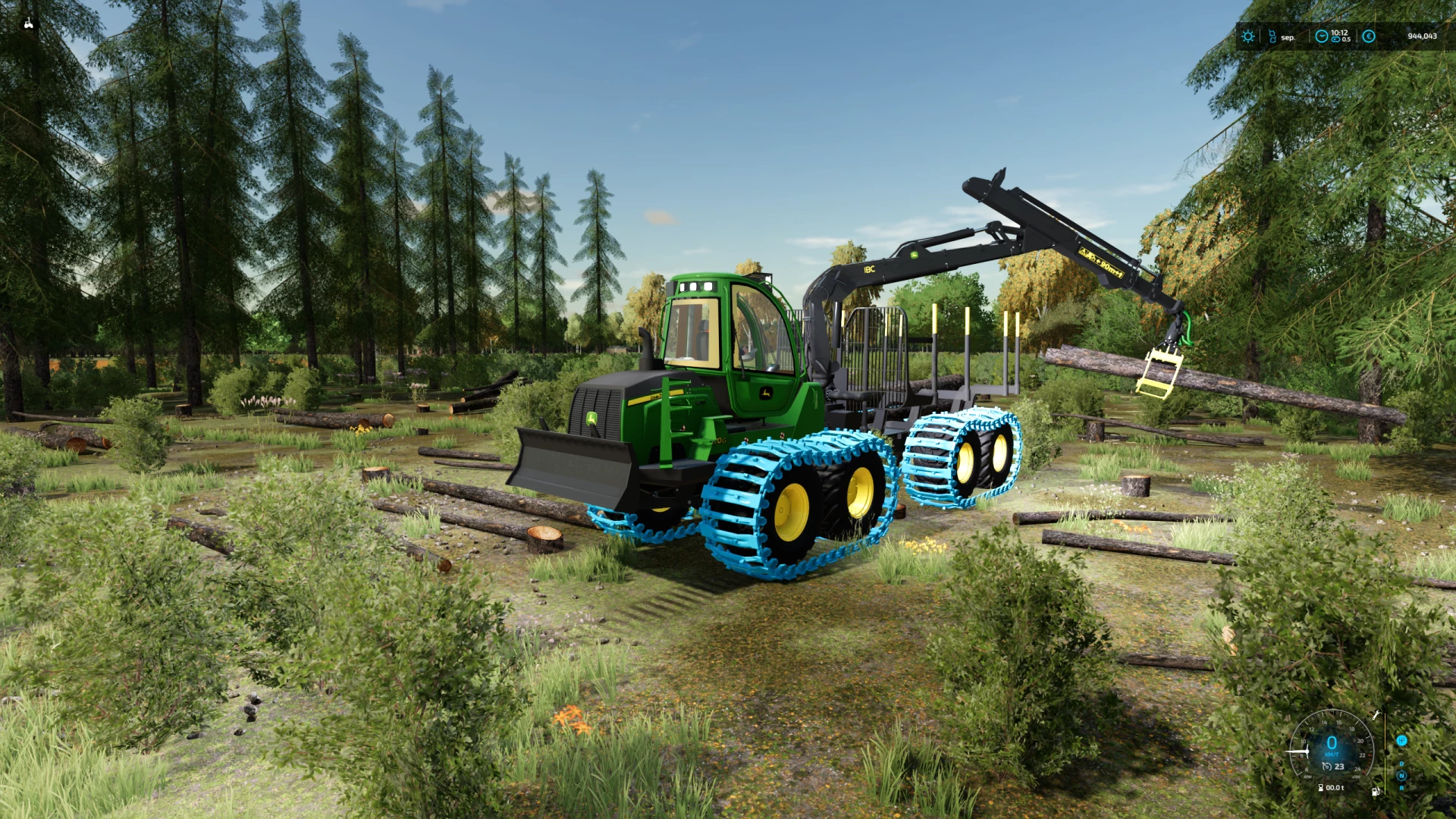Open the month selector labeled sep.

coord(1288,37)
